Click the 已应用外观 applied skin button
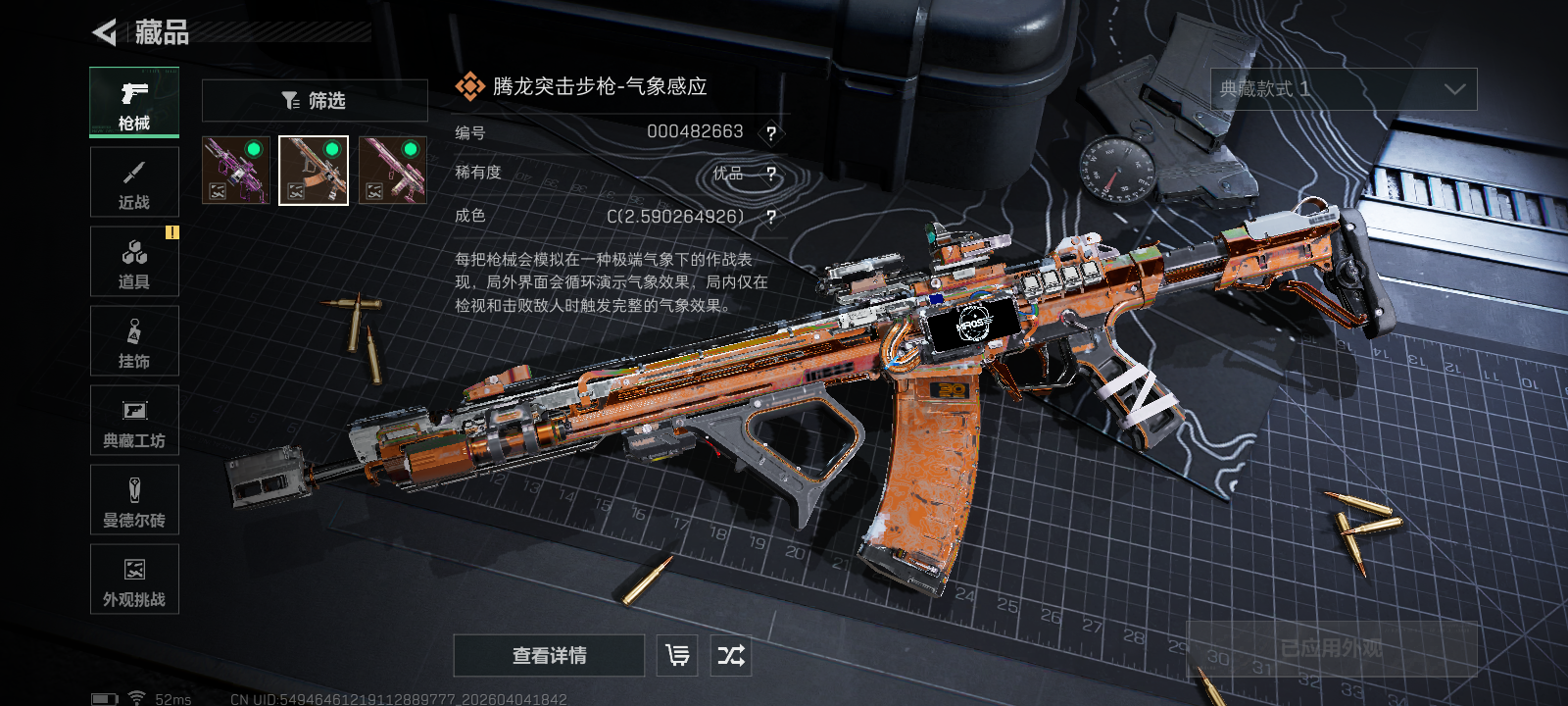The height and width of the screenshot is (706, 1568). pos(1331,648)
